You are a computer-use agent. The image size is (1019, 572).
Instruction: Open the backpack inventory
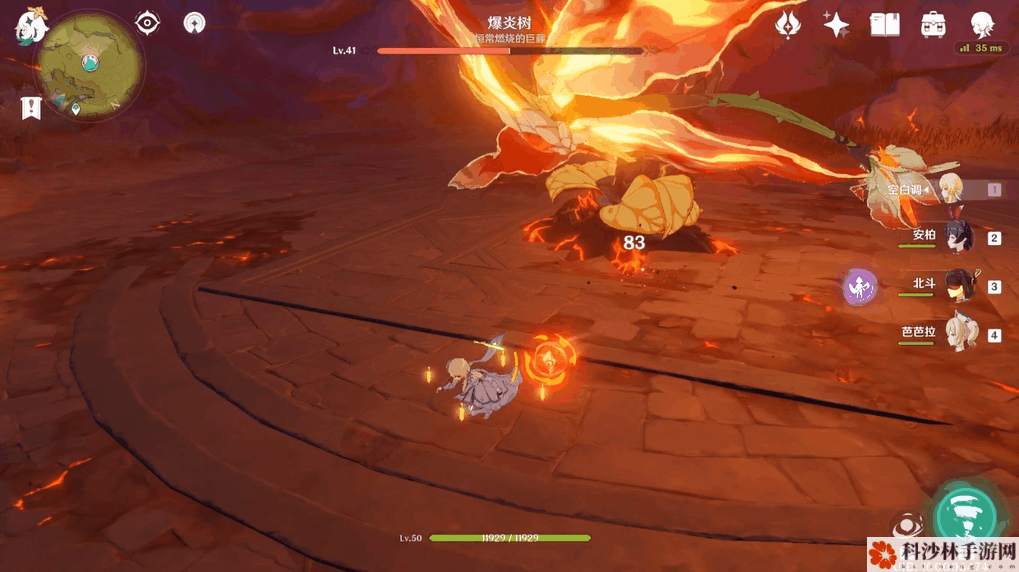point(934,24)
